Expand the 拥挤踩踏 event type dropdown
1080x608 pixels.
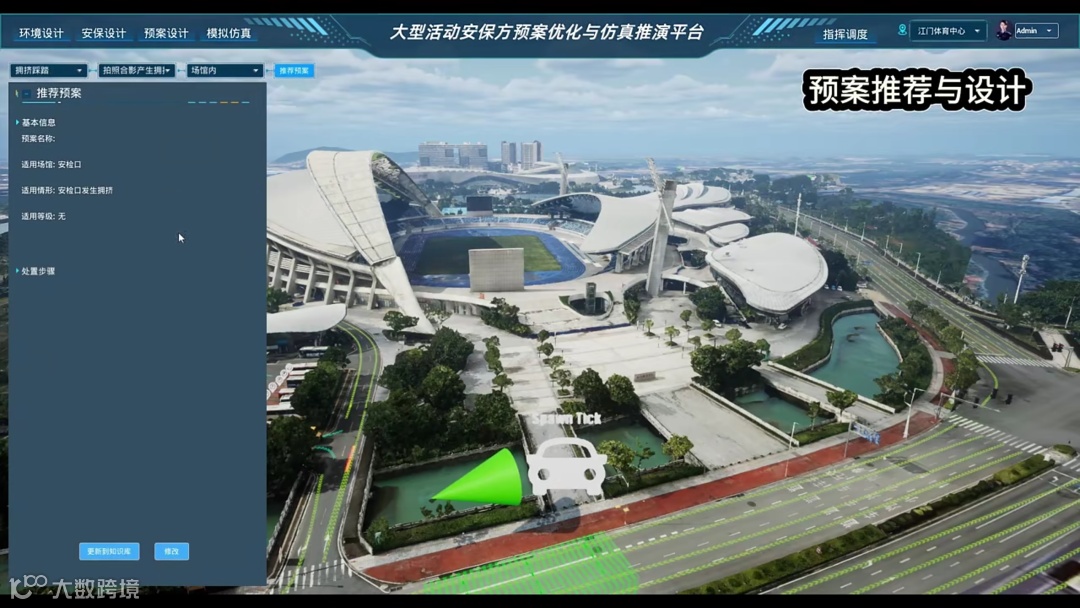[x=48, y=71]
